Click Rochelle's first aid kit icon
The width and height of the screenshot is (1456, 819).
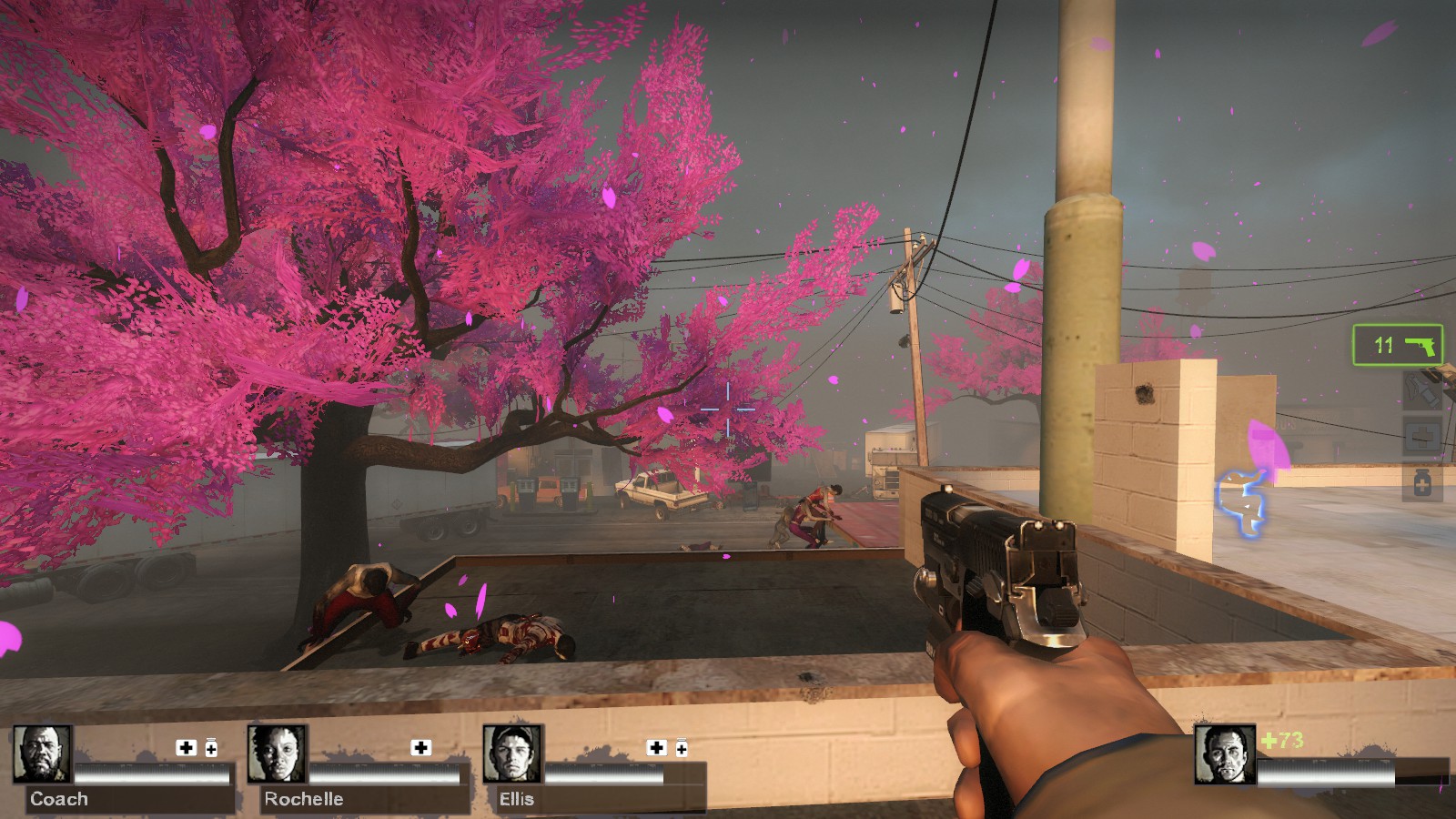click(420, 747)
